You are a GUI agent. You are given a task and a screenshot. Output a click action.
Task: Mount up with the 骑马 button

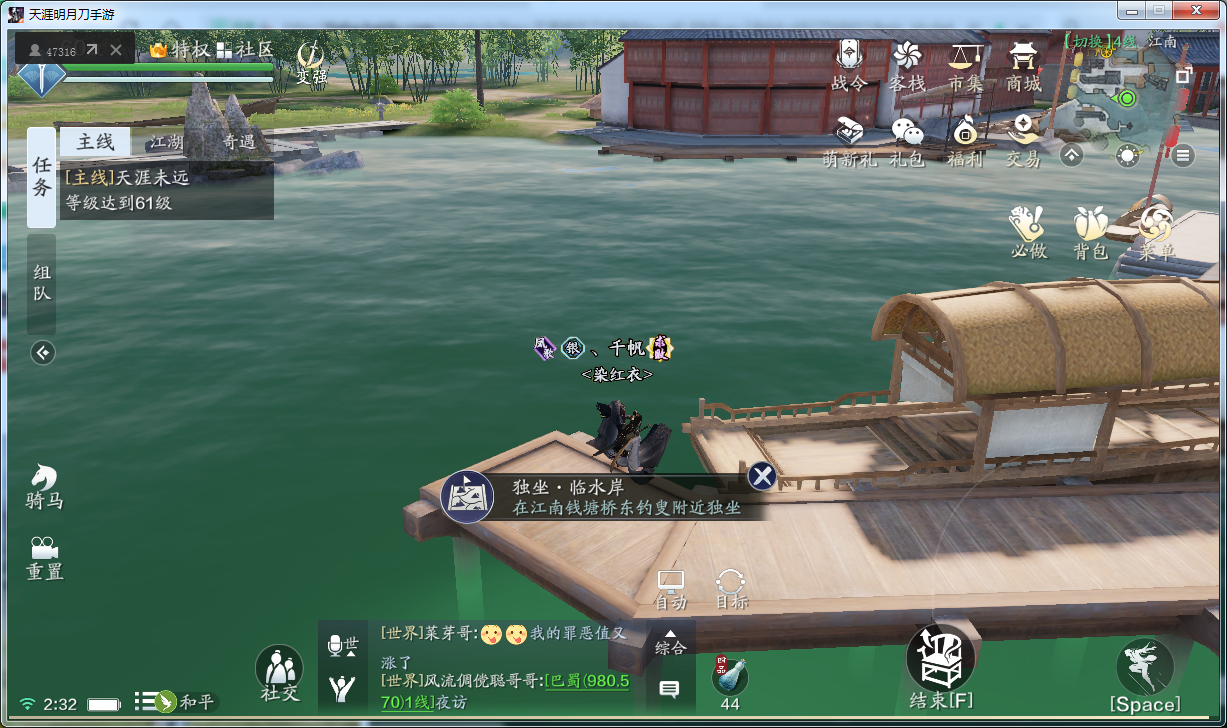pos(44,487)
